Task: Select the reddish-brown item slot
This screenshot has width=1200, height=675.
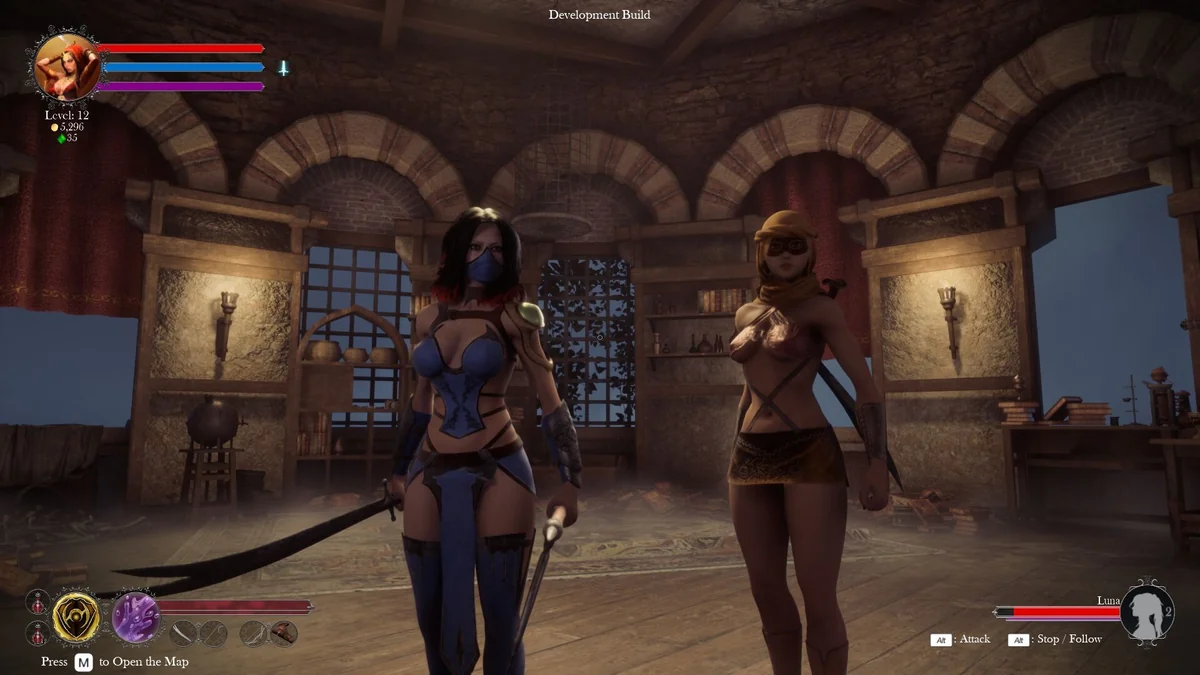Action: pyautogui.click(x=284, y=633)
